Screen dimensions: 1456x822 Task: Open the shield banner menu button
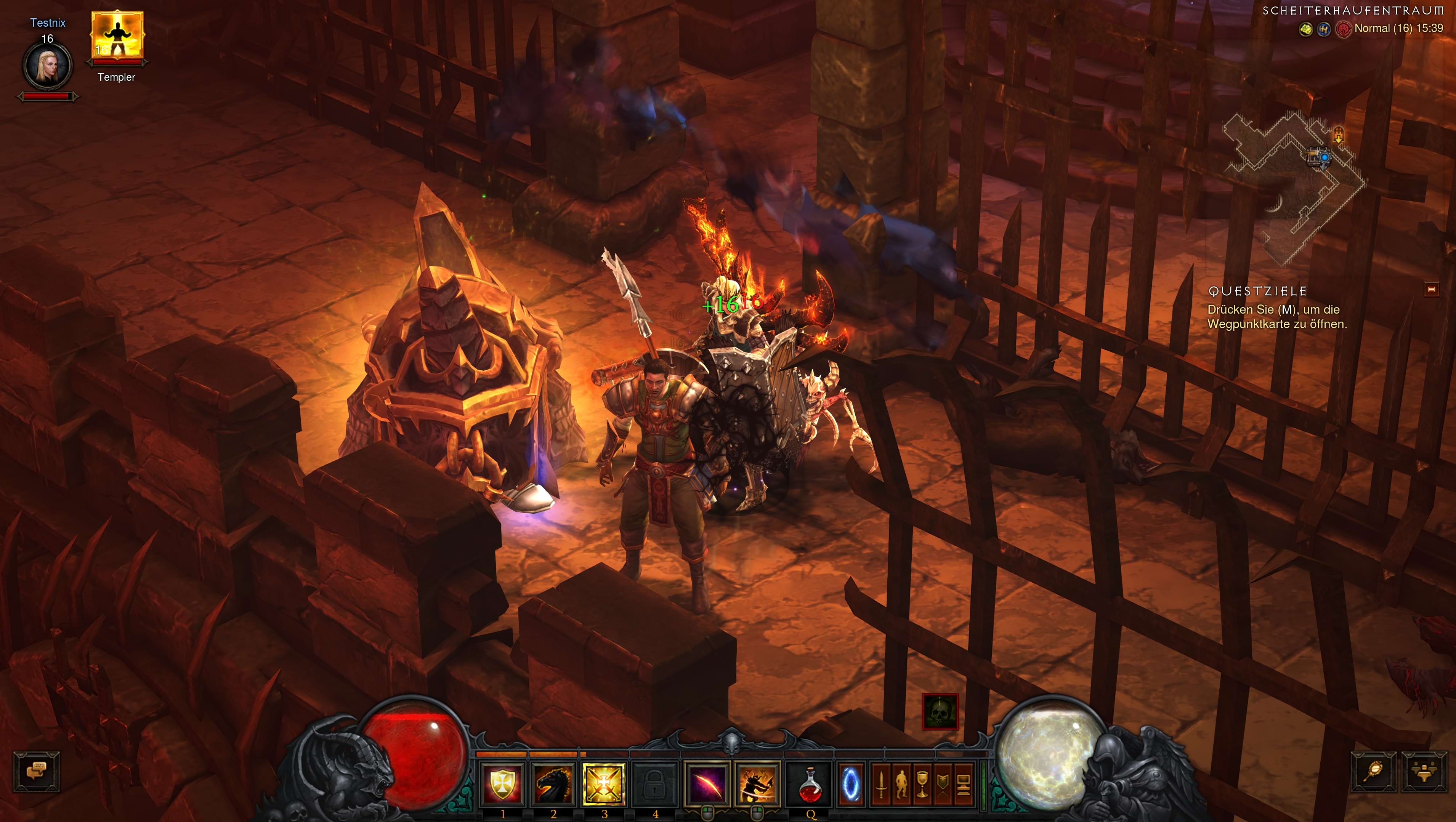coord(943,784)
